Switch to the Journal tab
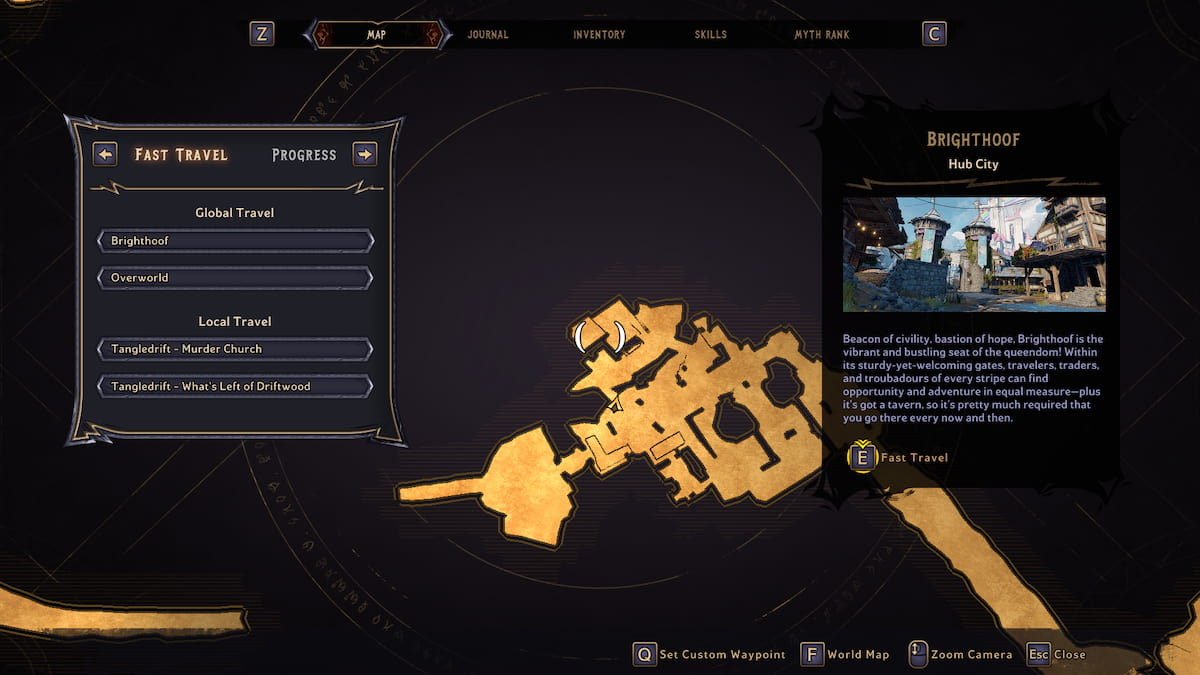 [x=488, y=34]
